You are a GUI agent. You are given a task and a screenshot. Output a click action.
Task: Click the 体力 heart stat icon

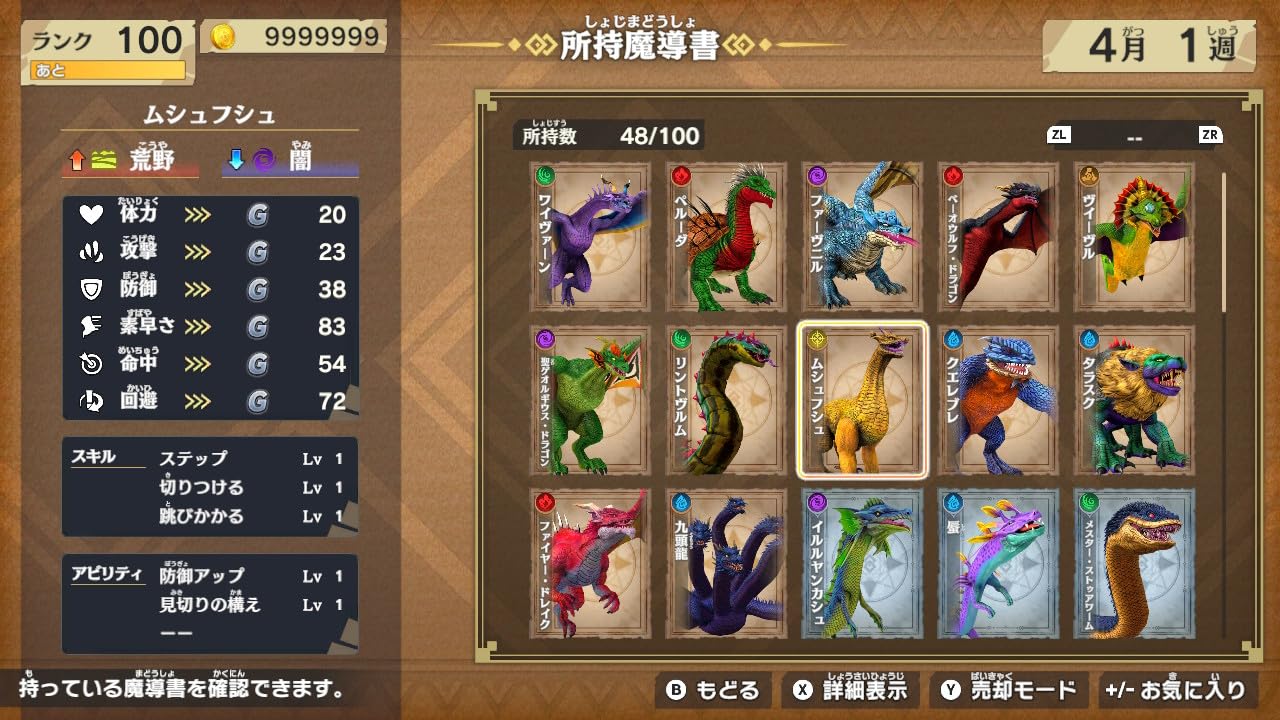(90, 216)
